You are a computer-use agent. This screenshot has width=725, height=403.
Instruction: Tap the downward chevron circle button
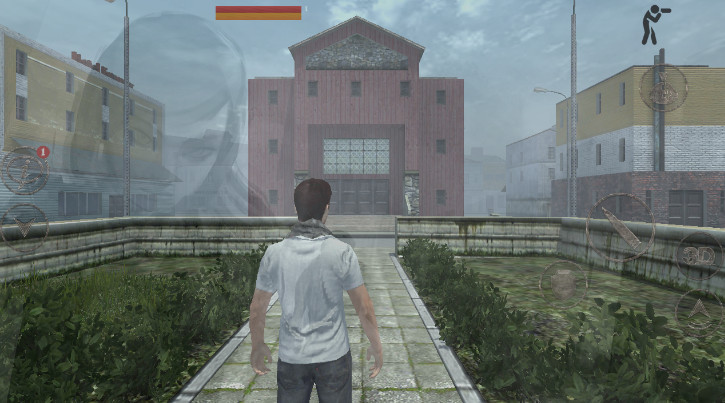[x=24, y=227]
